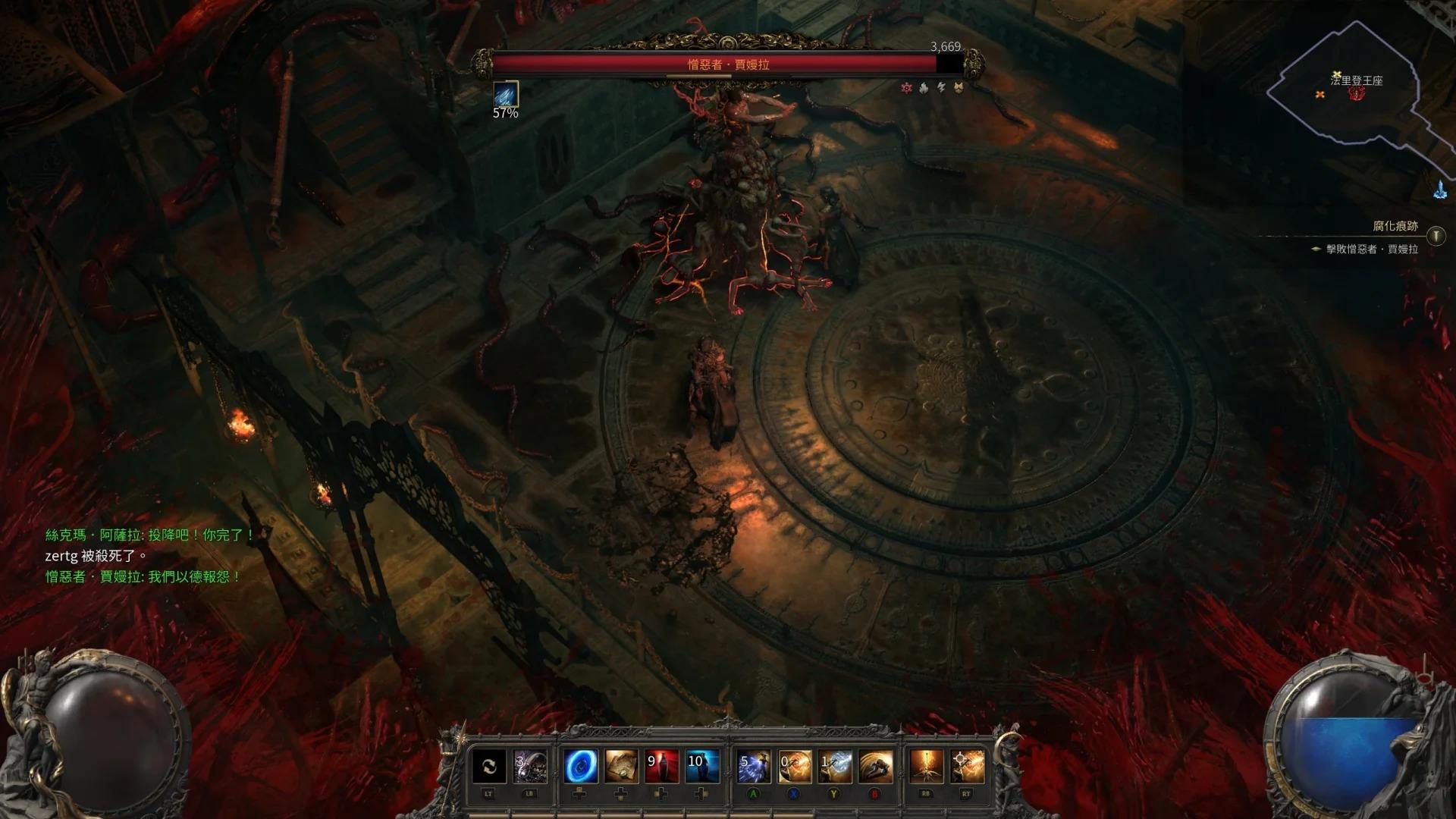1456x819 pixels.
Task: Drink the blue mana flask
Action: (x=702, y=767)
